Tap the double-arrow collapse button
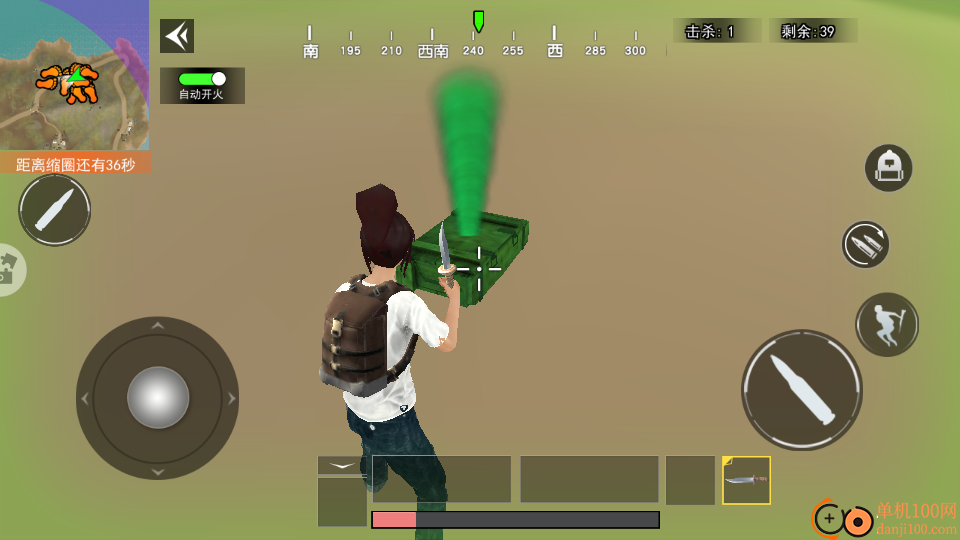 [177, 36]
